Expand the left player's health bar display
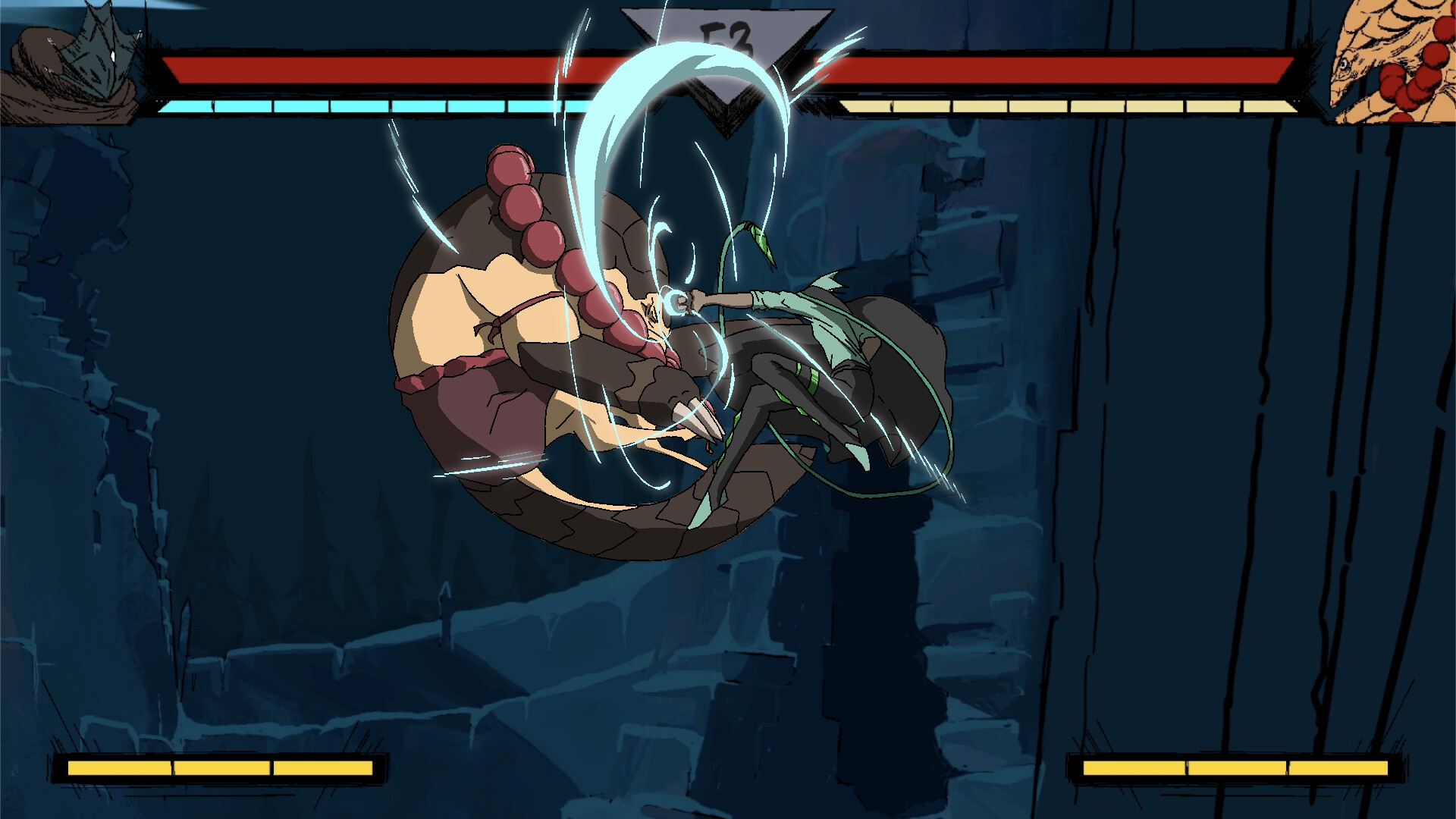Image resolution: width=1456 pixels, height=819 pixels. (x=341, y=68)
